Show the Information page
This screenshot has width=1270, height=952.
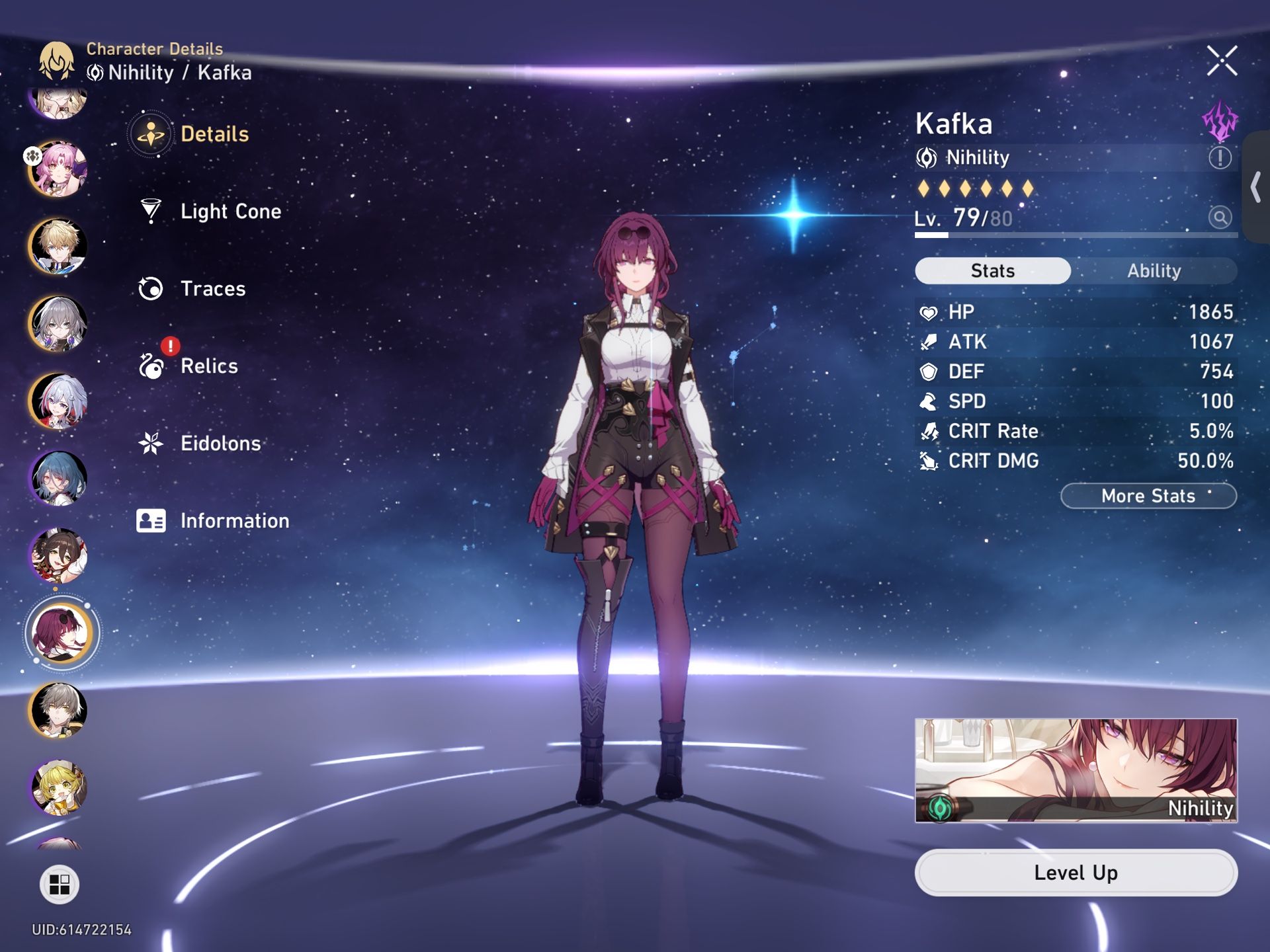[234, 521]
